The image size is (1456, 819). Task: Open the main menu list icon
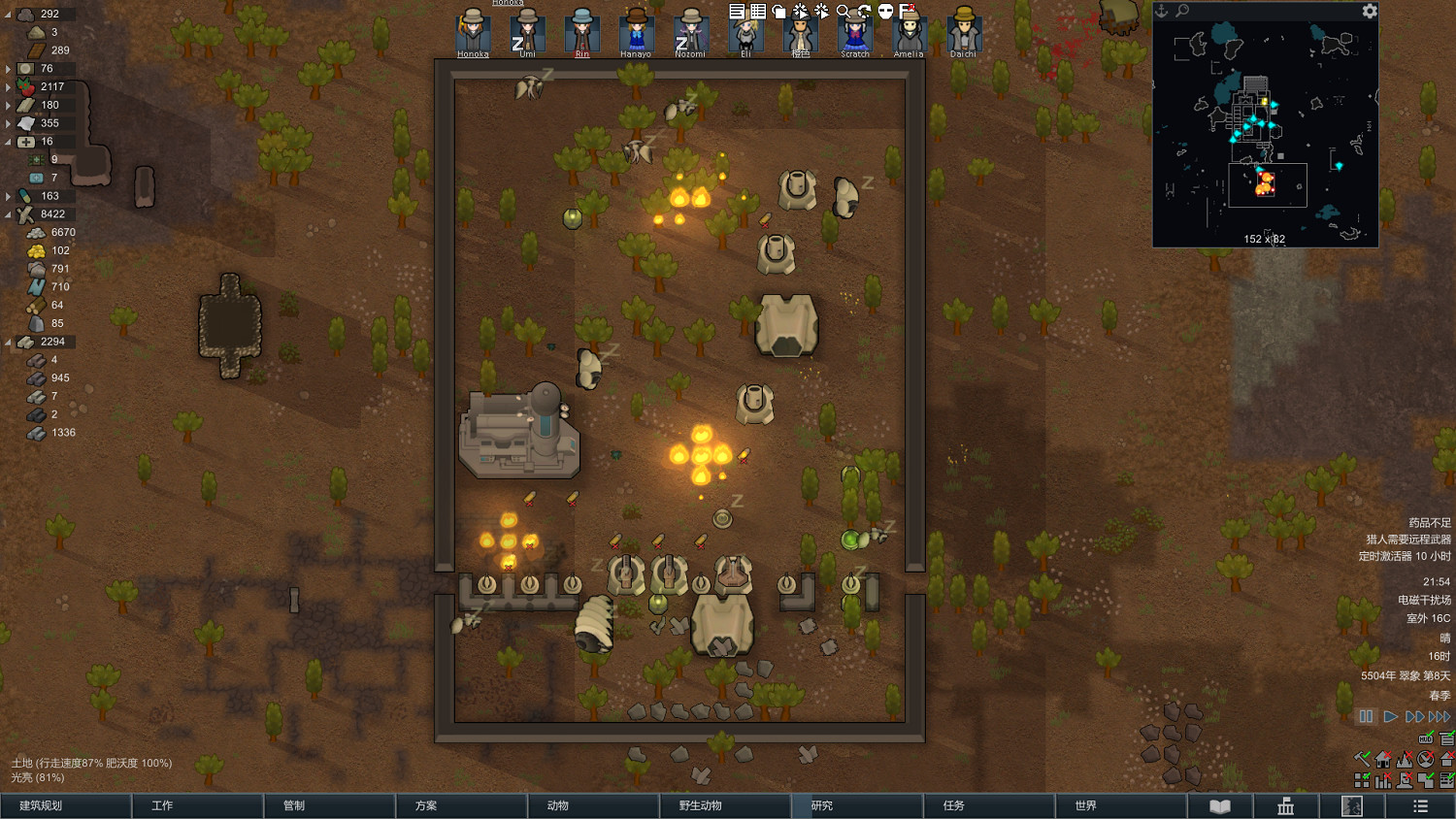click(x=1420, y=806)
